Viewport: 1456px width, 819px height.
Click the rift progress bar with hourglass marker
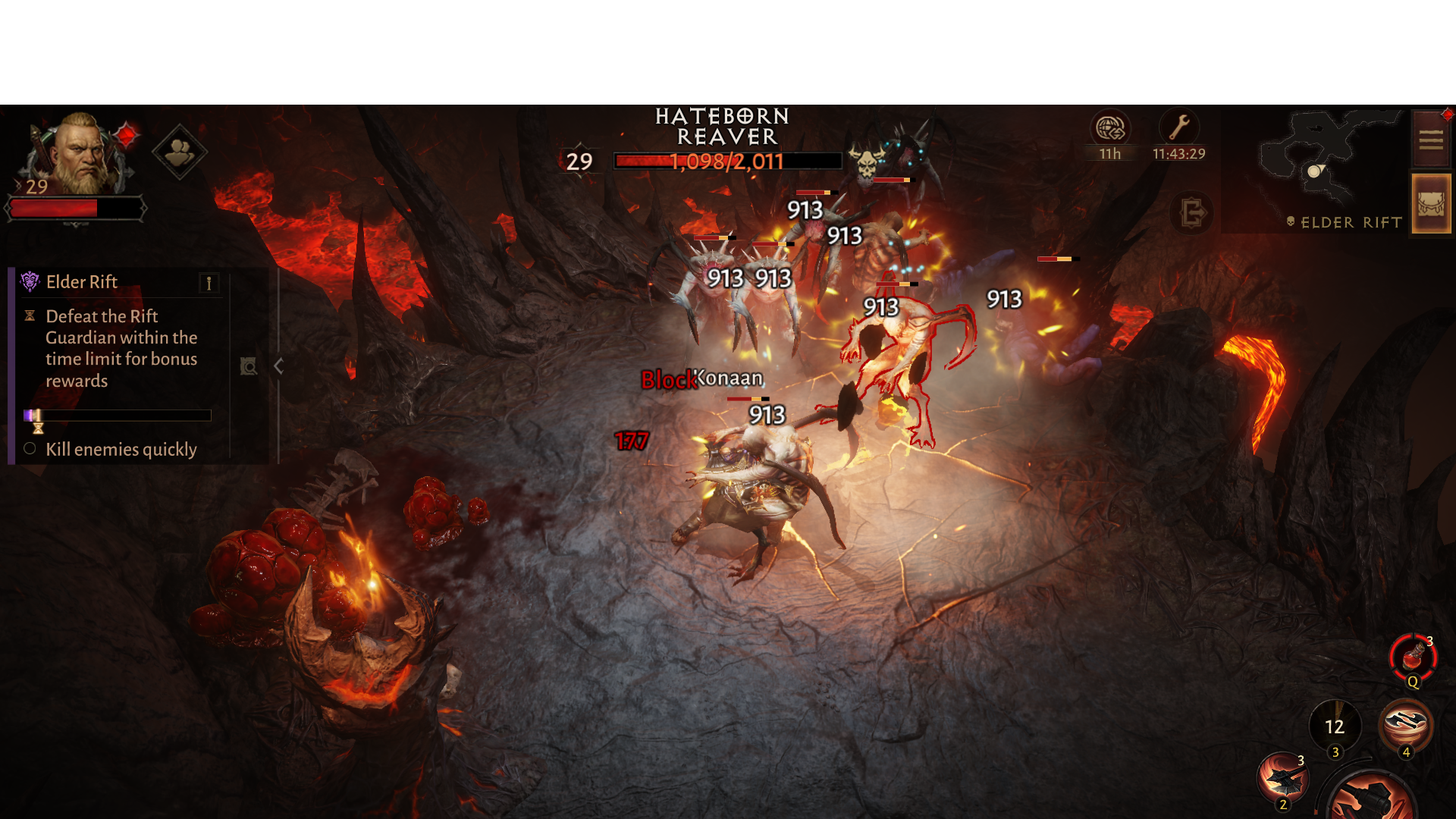118,415
